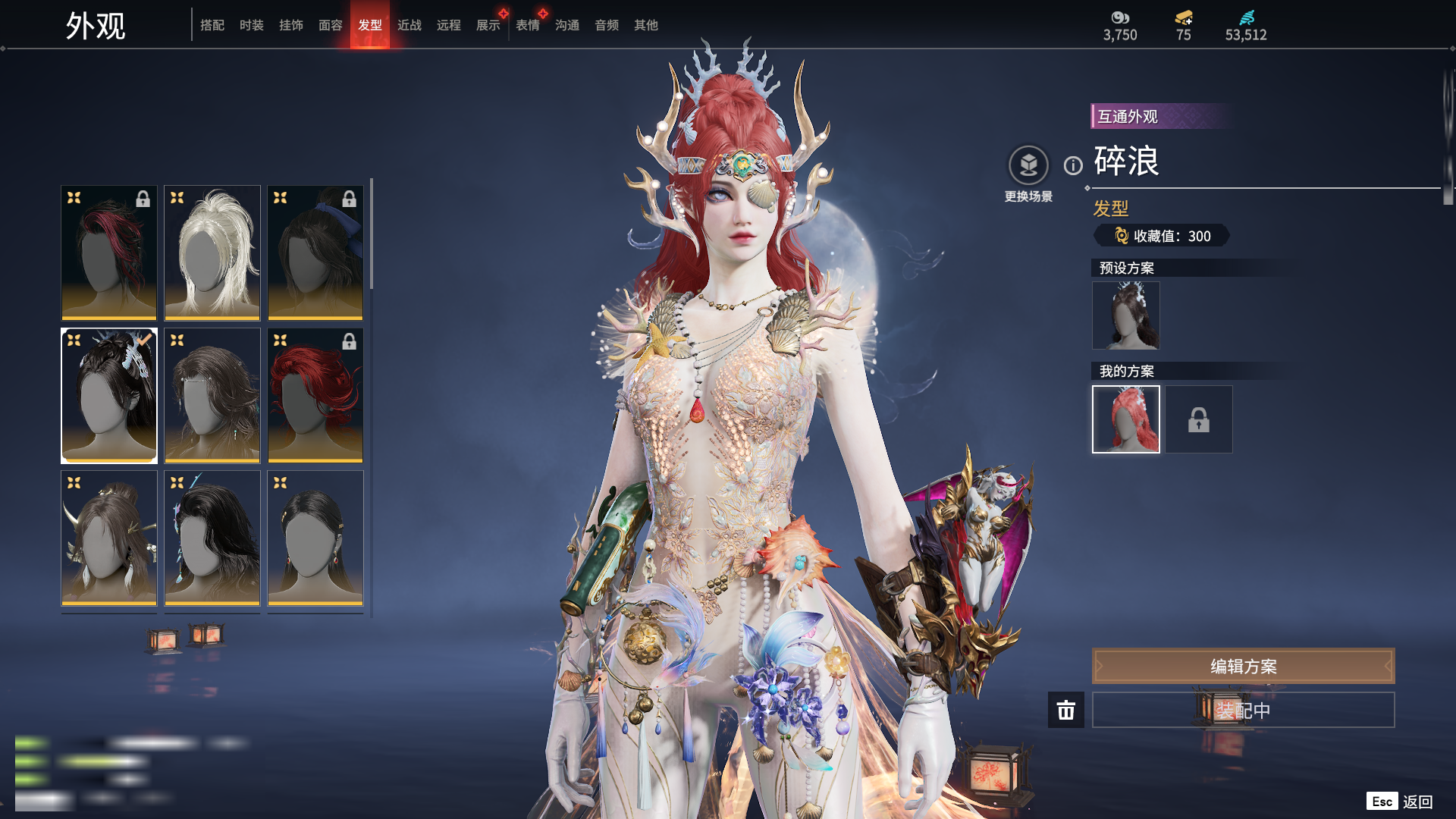Image resolution: width=1456 pixels, height=819 pixels.
Task: Choose the white ponytail hairstyle
Action: pos(212,253)
